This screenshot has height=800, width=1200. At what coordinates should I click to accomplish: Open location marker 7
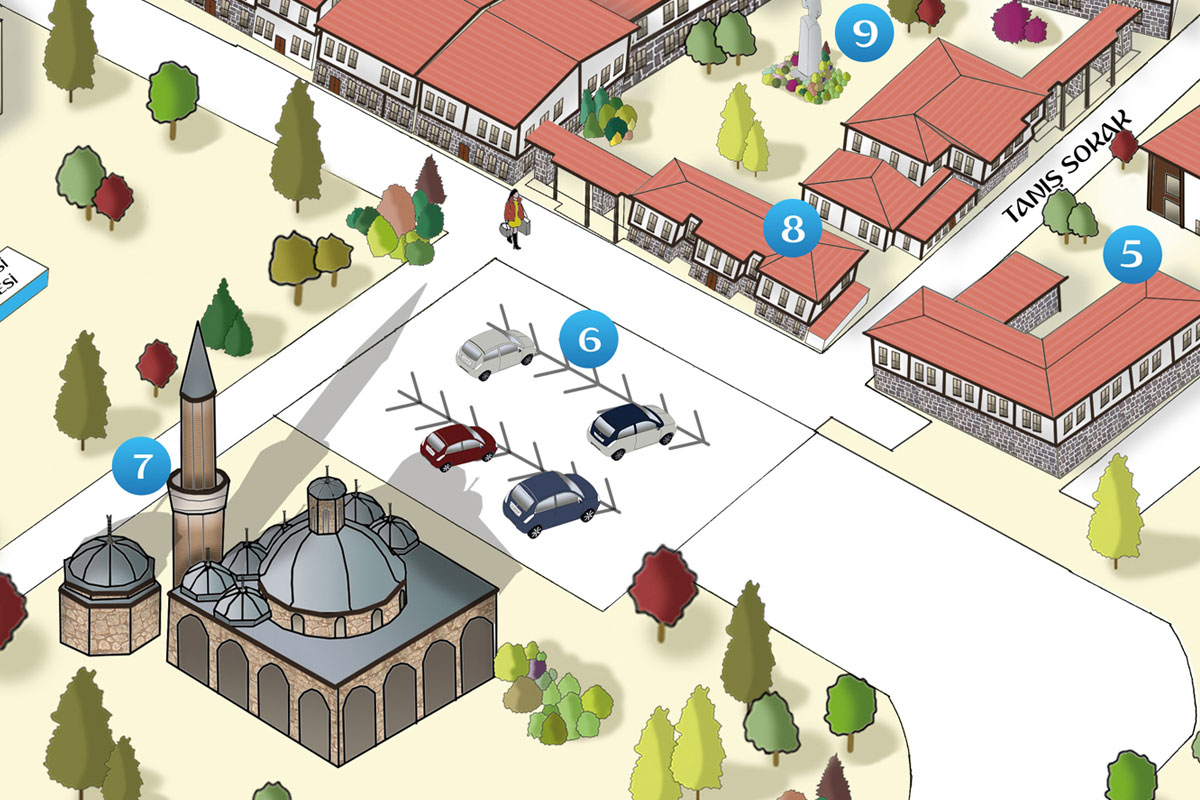click(142, 466)
